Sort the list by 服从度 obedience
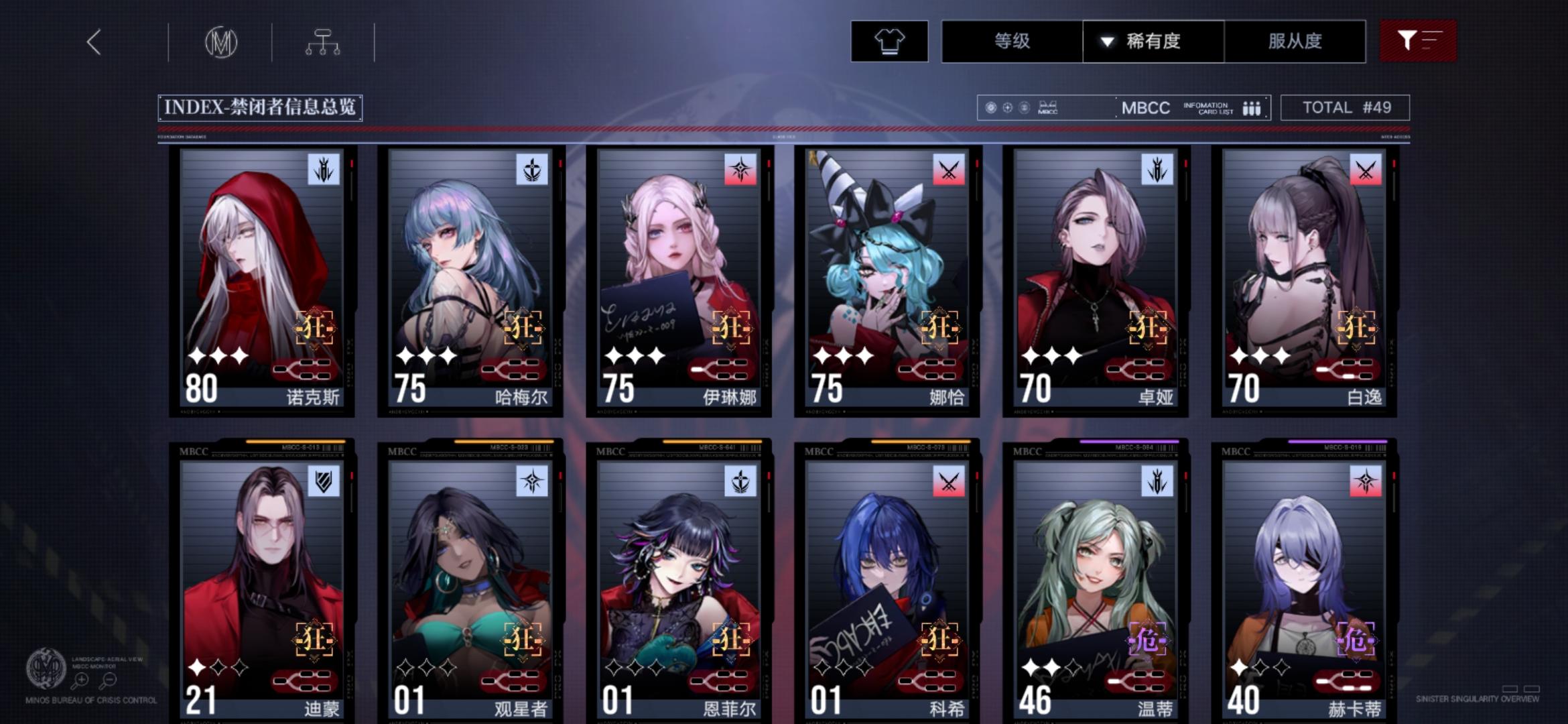This screenshot has height=724, width=1568. 1295,42
